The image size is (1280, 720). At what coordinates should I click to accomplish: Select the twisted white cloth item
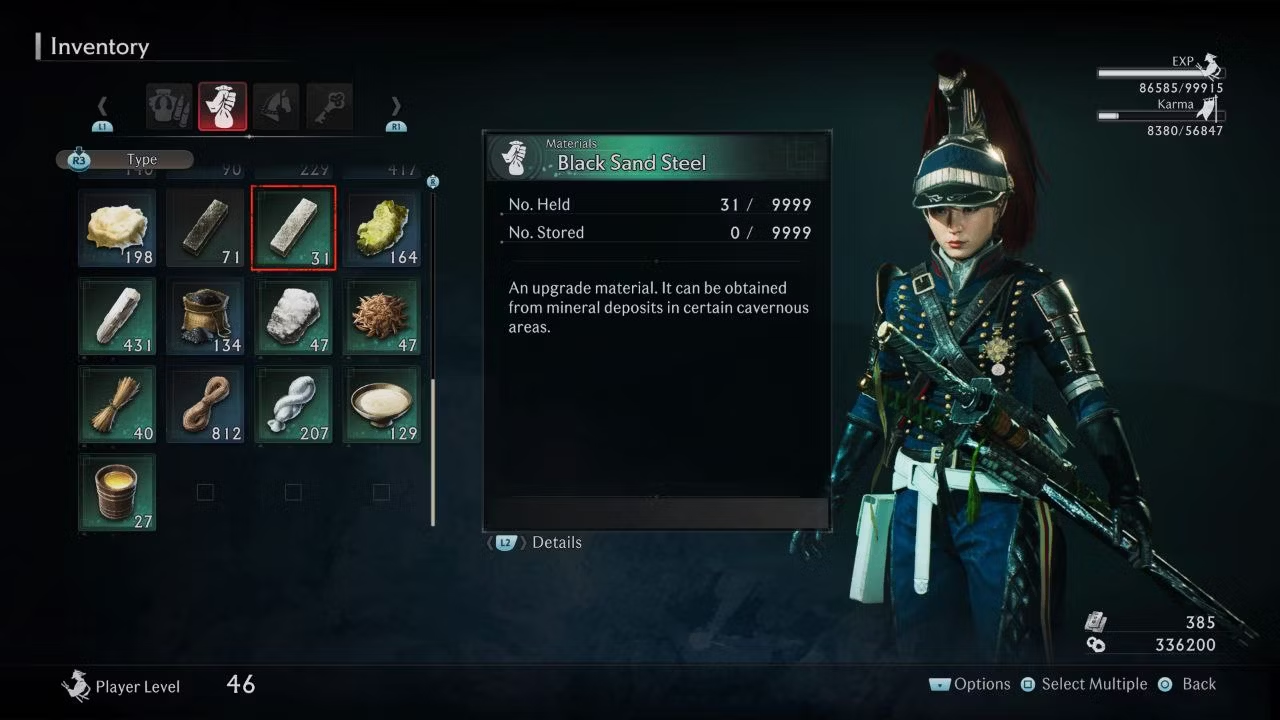point(293,404)
